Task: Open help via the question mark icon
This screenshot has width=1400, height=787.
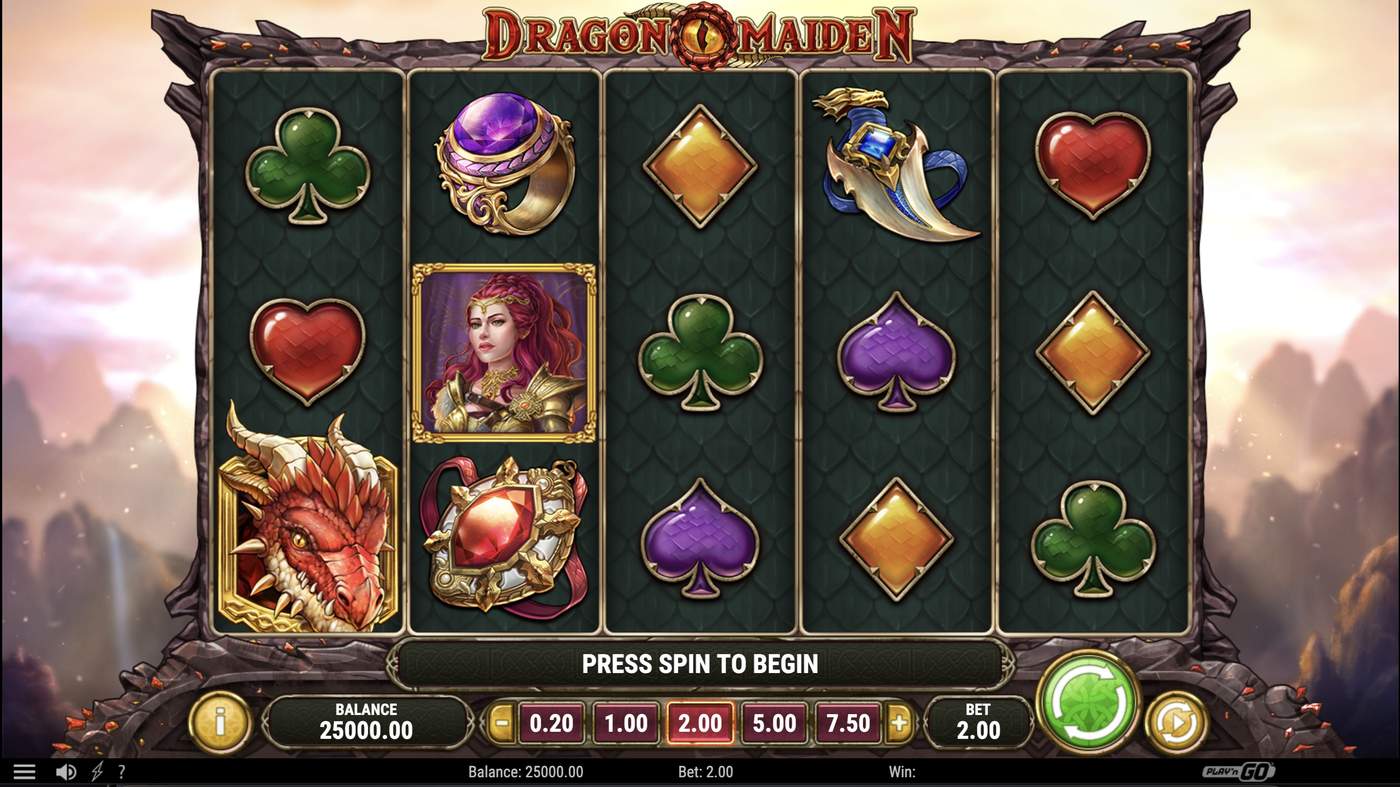Action: (121, 770)
